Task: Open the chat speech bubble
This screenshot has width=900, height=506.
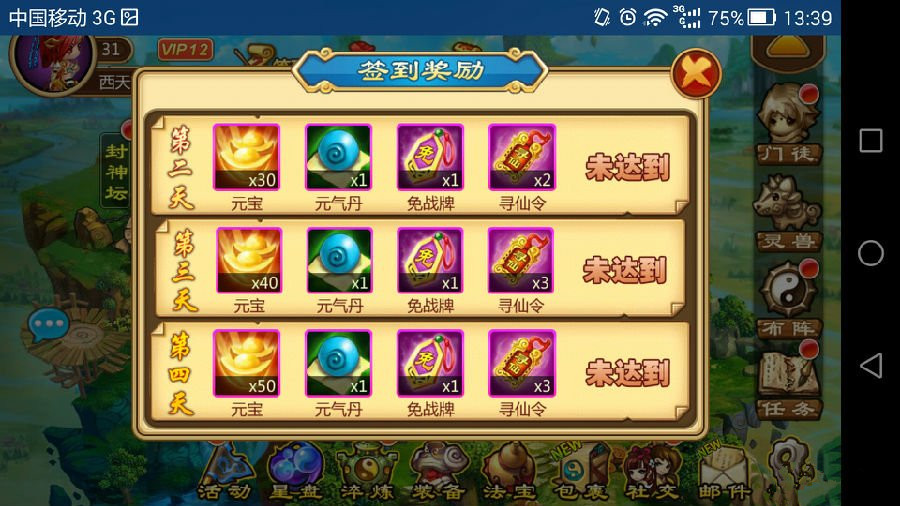Action: tap(48, 325)
